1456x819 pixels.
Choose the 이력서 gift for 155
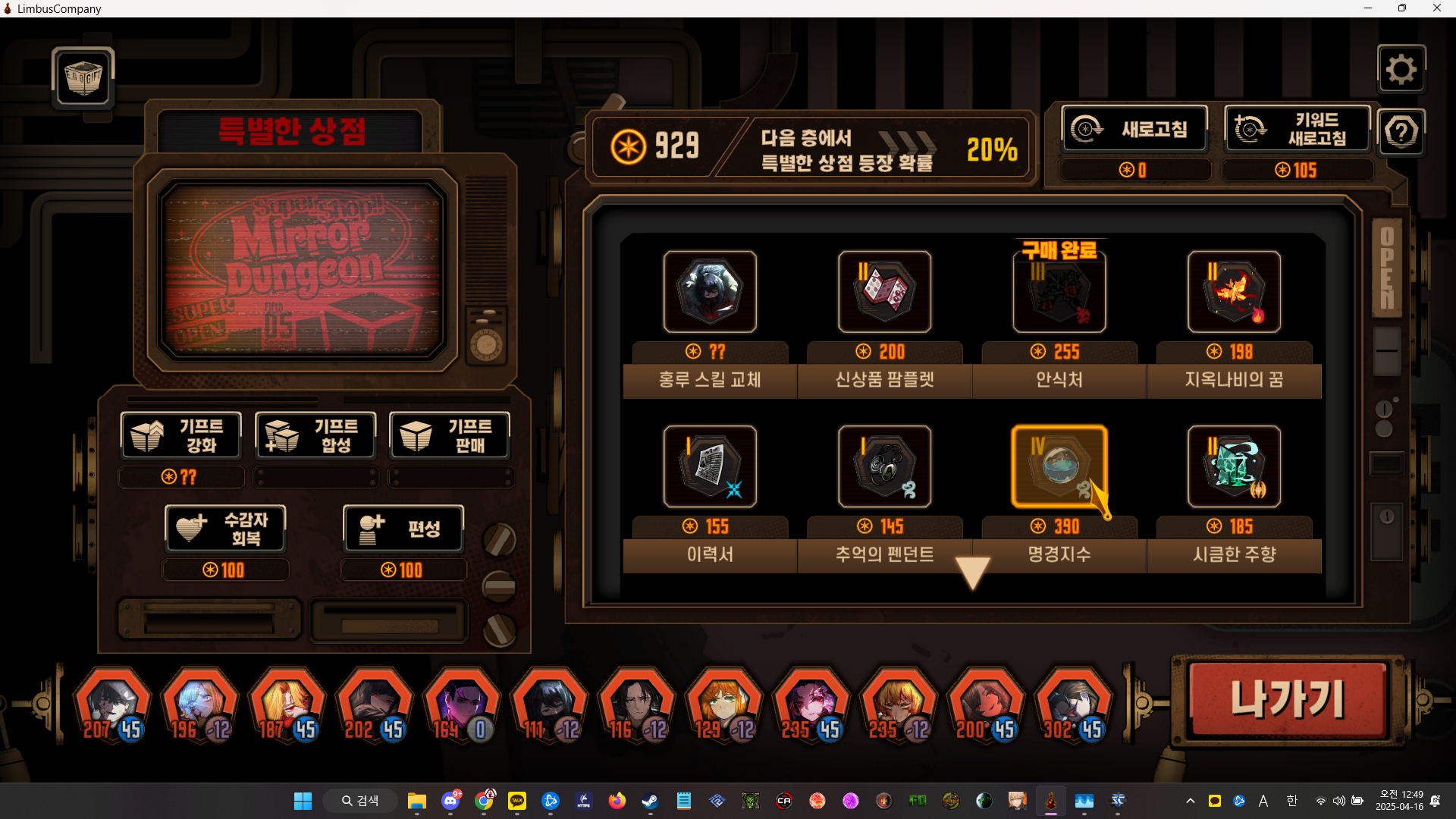[710, 466]
